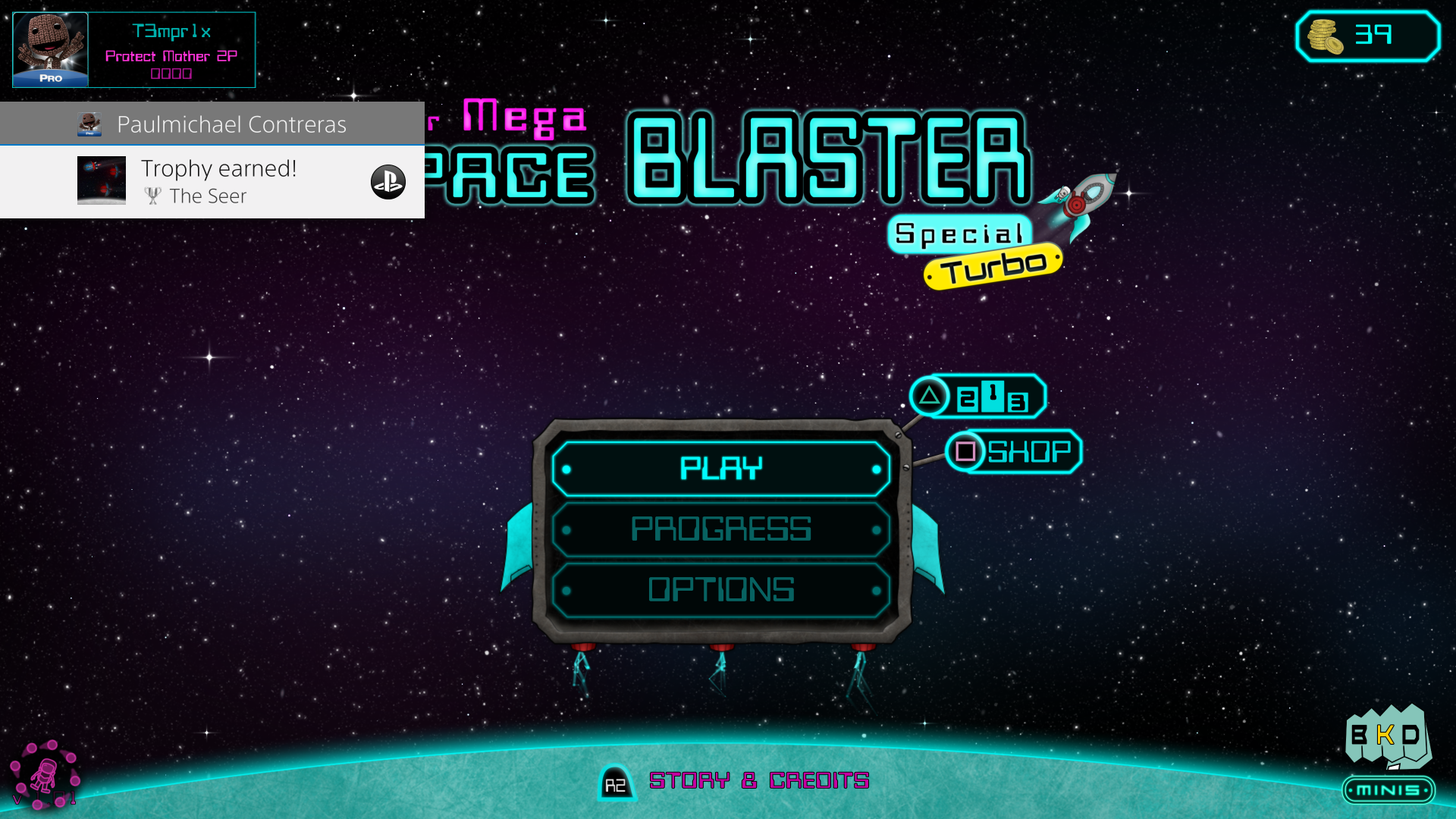Click the triangle button icon beside 2:1:3
Viewport: 1456px width, 819px height.
[x=931, y=397]
